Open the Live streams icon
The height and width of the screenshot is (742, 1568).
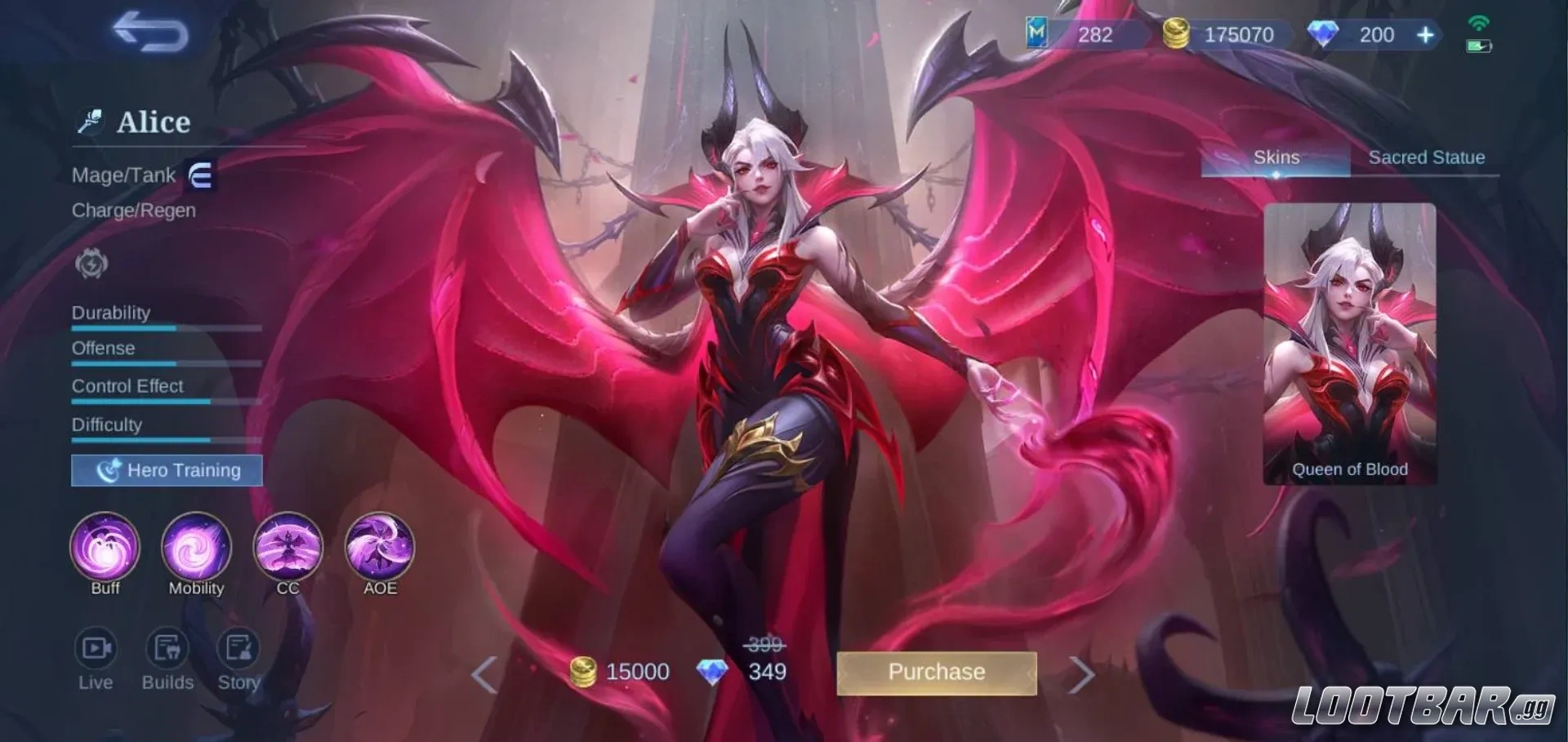coord(96,649)
